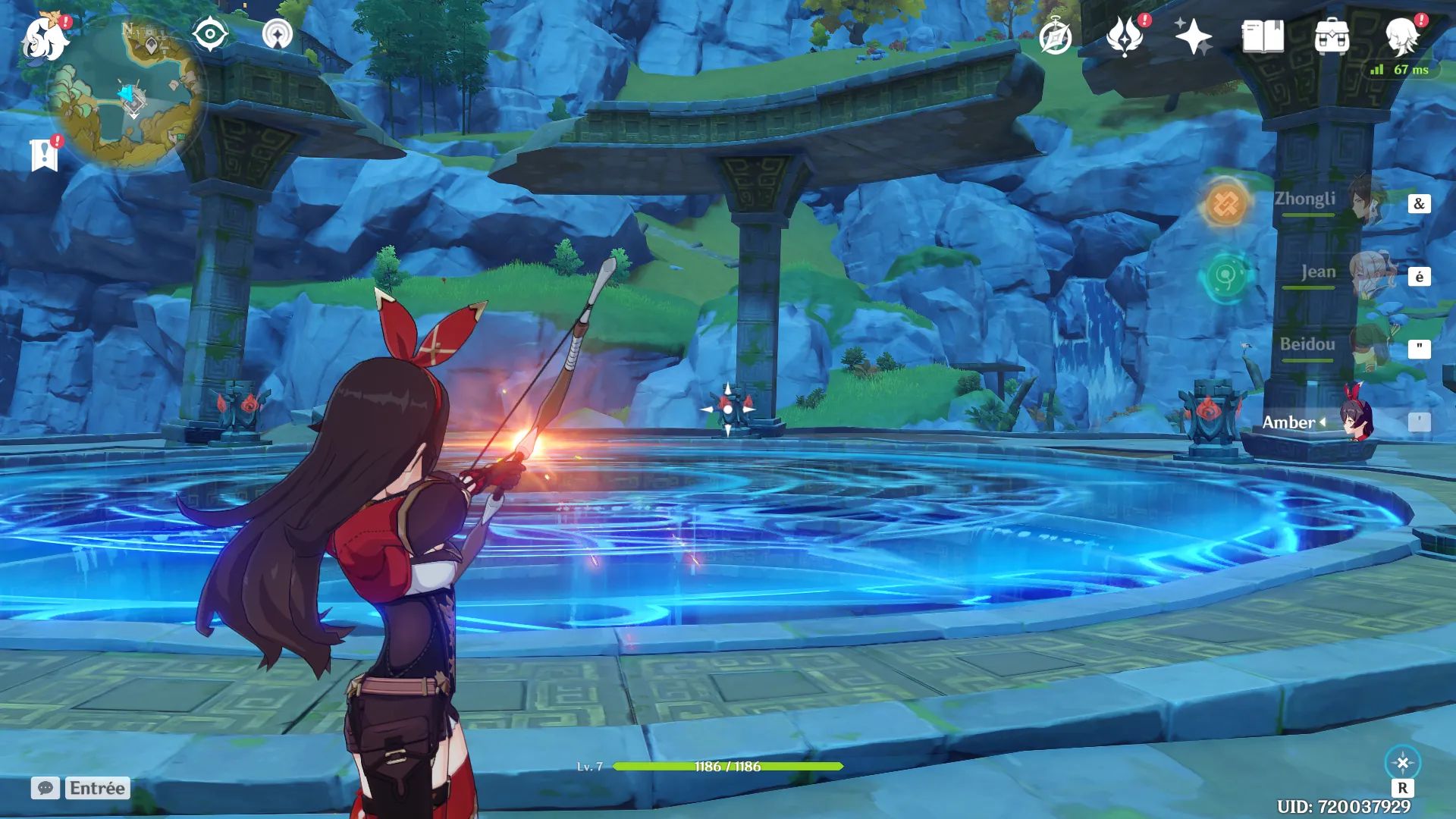Click the Entrée chat button
1456x819 pixels.
pos(99,789)
